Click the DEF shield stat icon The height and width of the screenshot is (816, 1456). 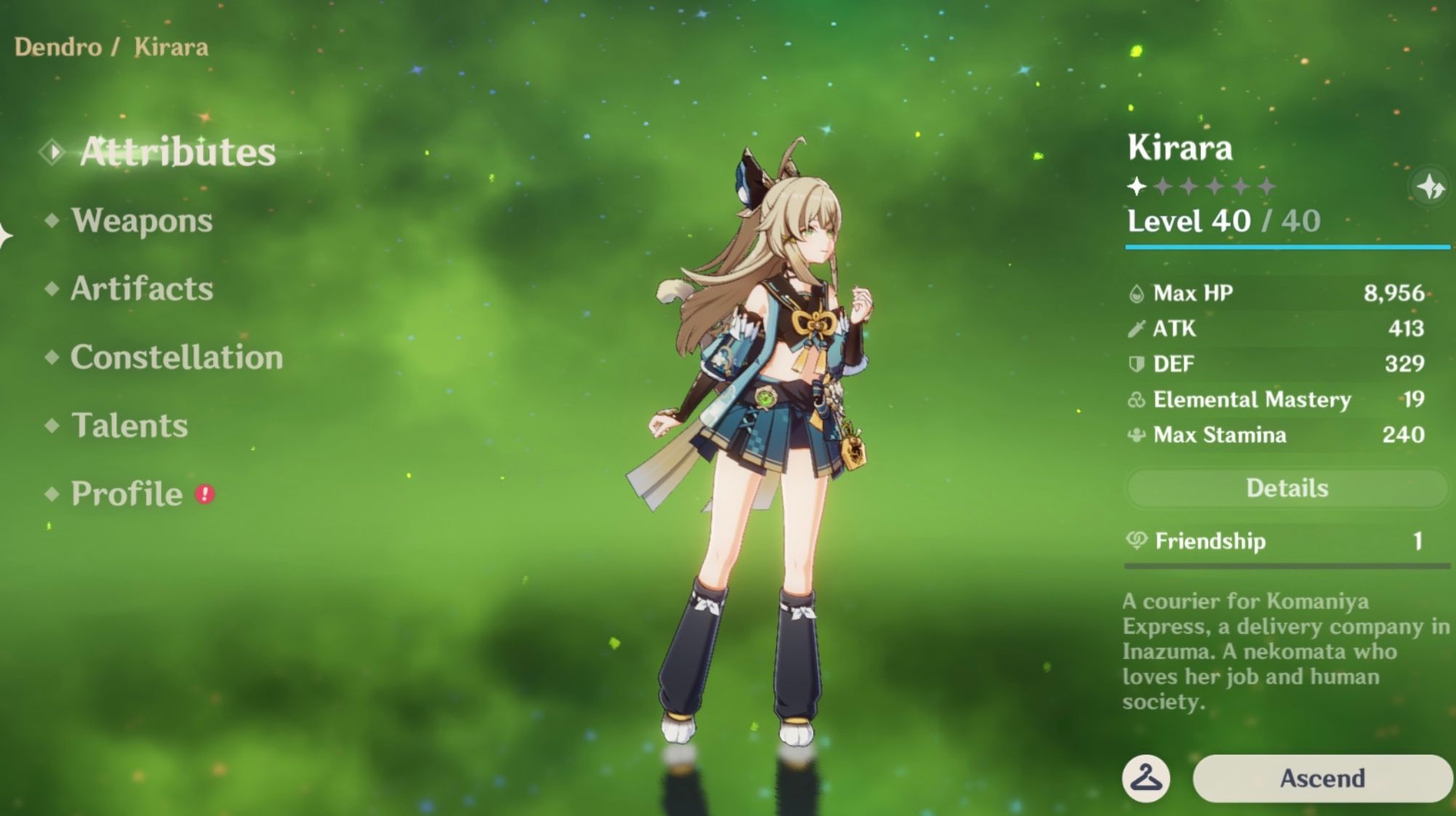[x=1137, y=363]
